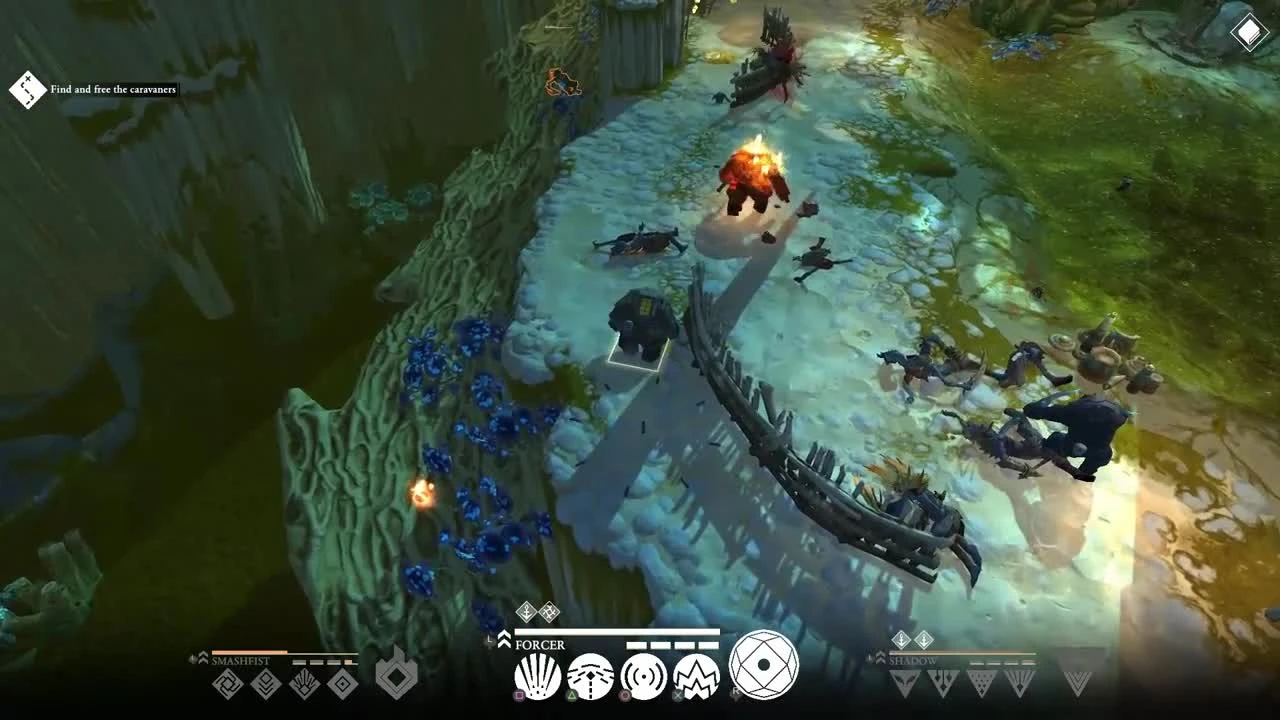Click the objective text 'Find and free the caravaners'
This screenshot has width=1280, height=720.
click(x=112, y=89)
